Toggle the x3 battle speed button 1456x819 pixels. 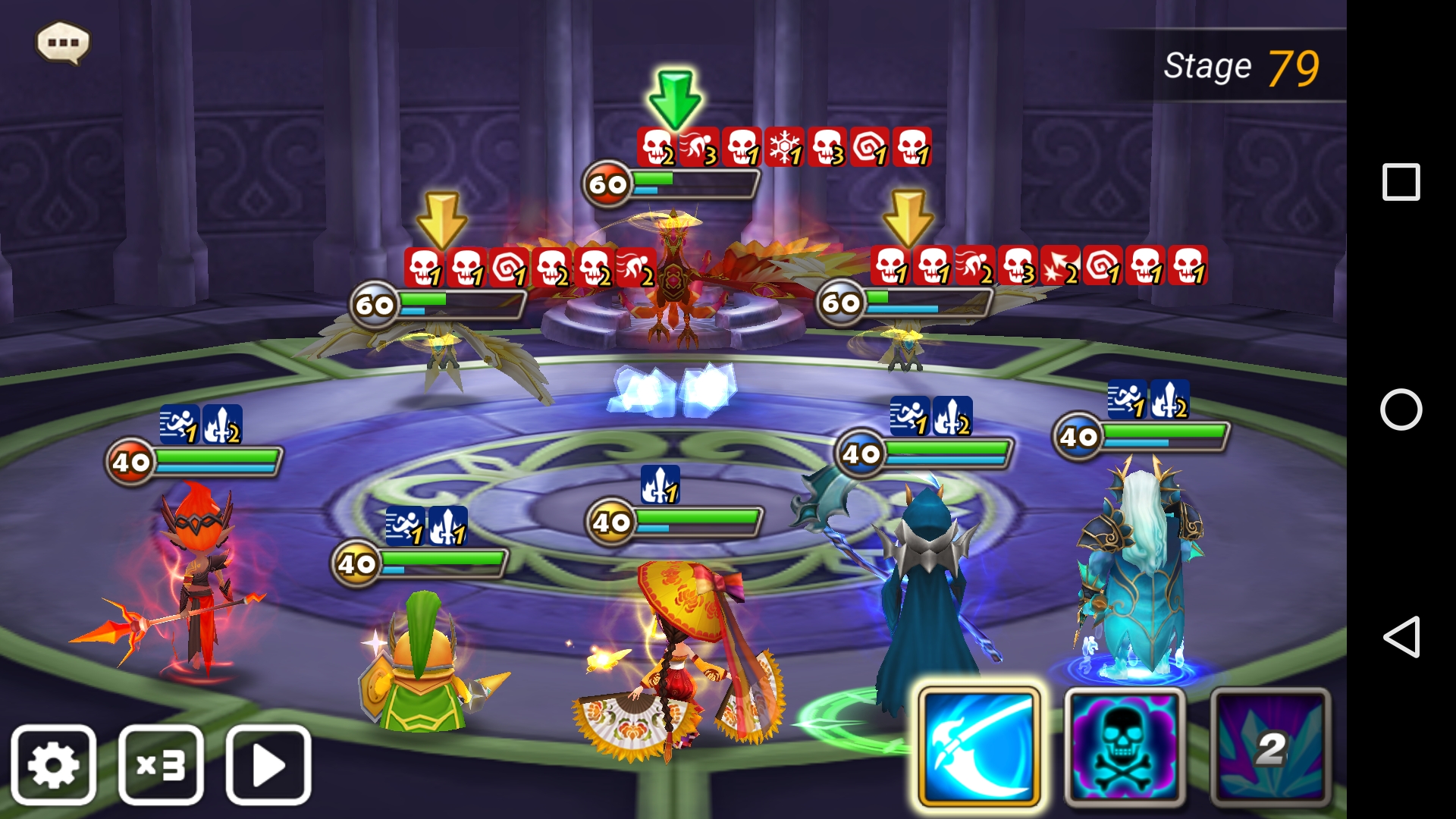(x=161, y=764)
